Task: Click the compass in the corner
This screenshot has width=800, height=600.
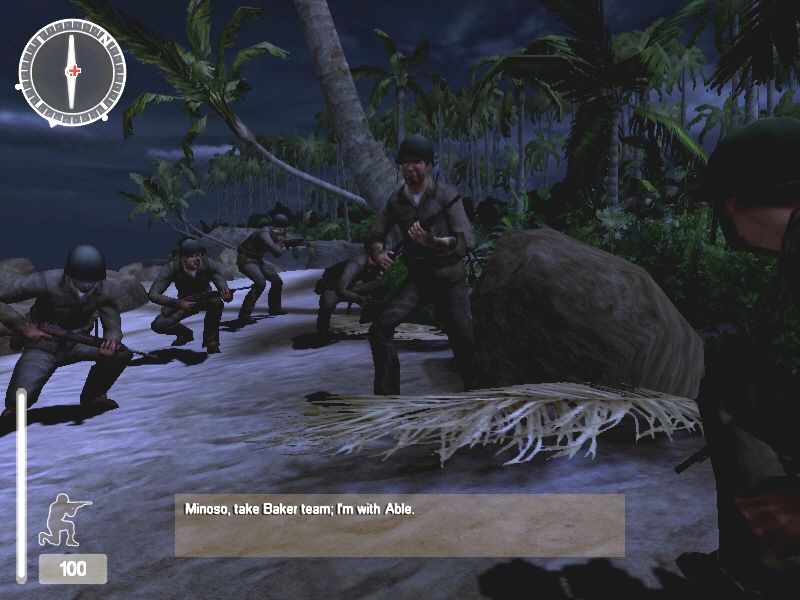Action: (x=72, y=71)
